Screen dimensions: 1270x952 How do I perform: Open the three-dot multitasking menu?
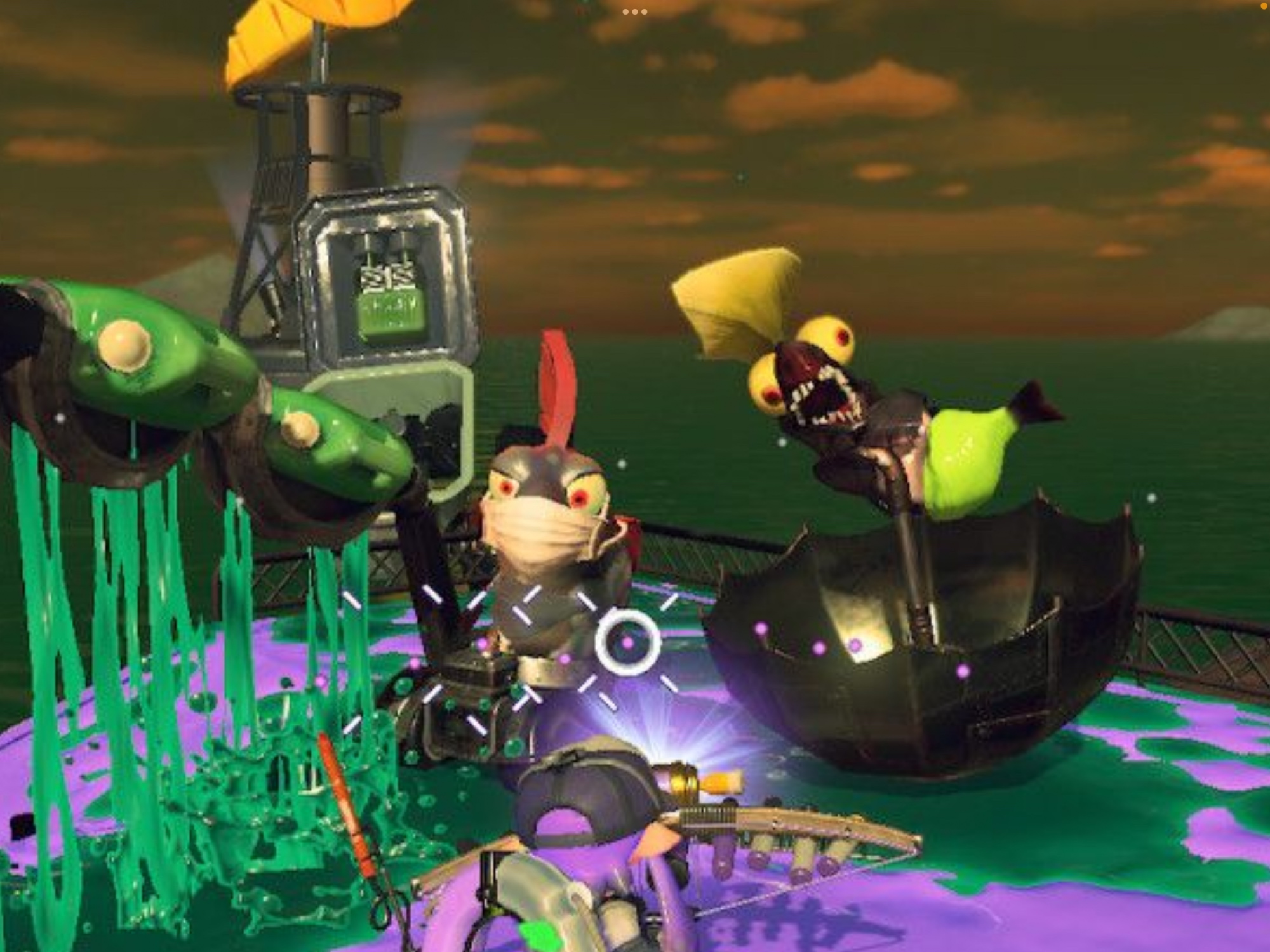click(634, 11)
